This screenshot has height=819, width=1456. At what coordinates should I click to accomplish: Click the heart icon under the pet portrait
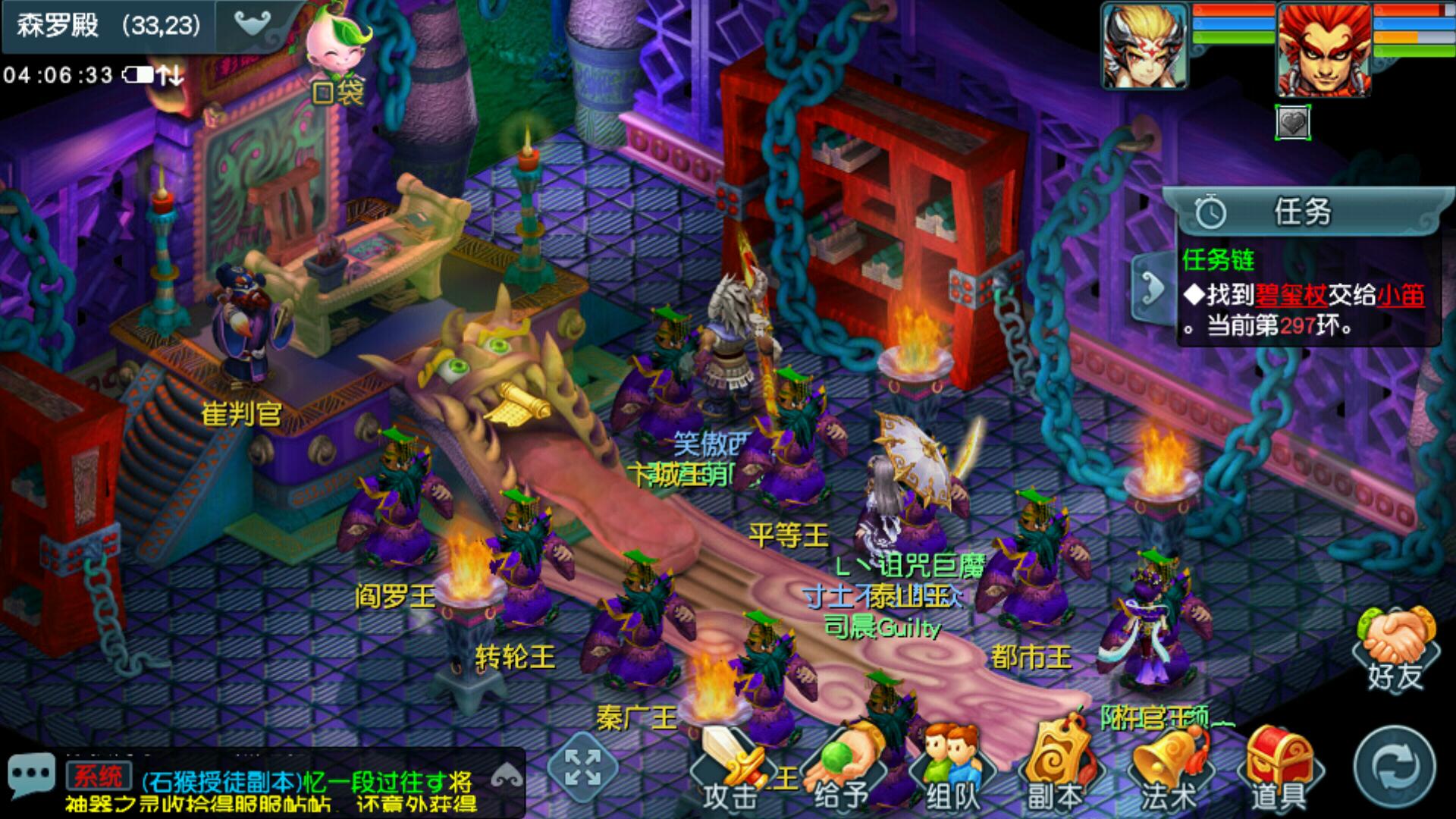pyautogui.click(x=1293, y=122)
